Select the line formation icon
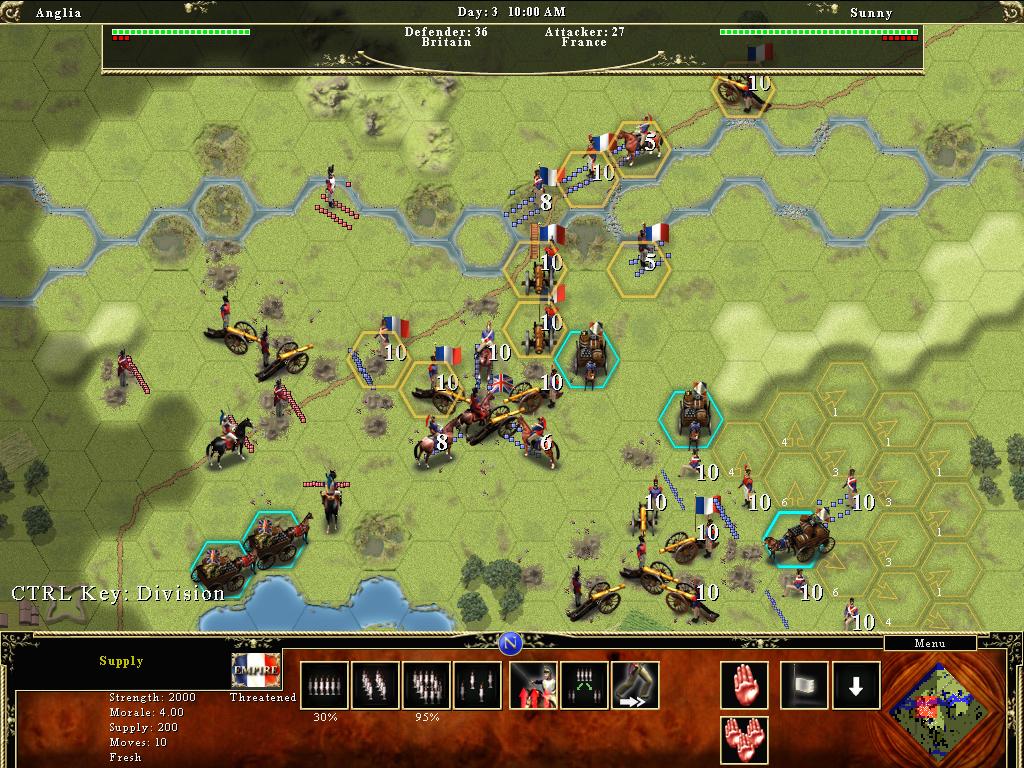The image size is (1024, 768). (324, 685)
